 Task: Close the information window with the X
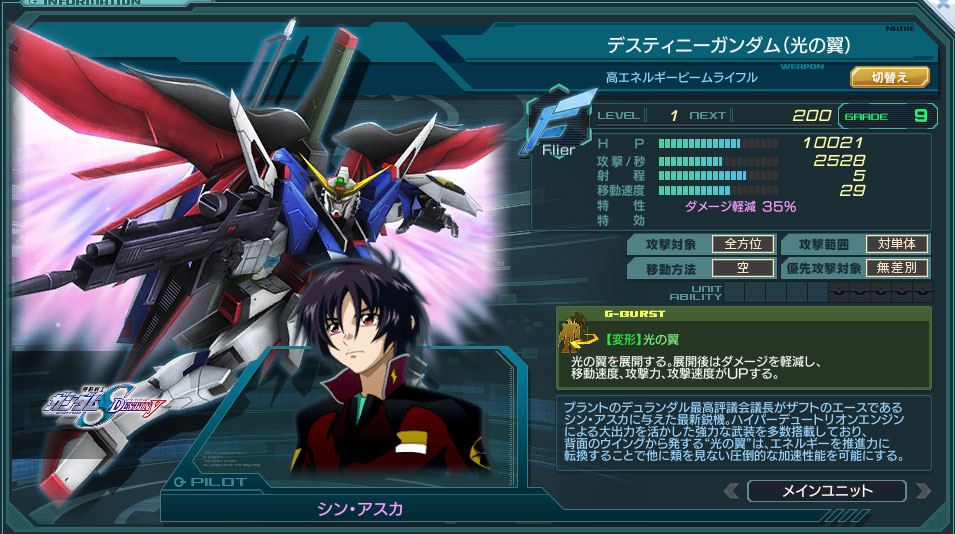tap(945, 6)
